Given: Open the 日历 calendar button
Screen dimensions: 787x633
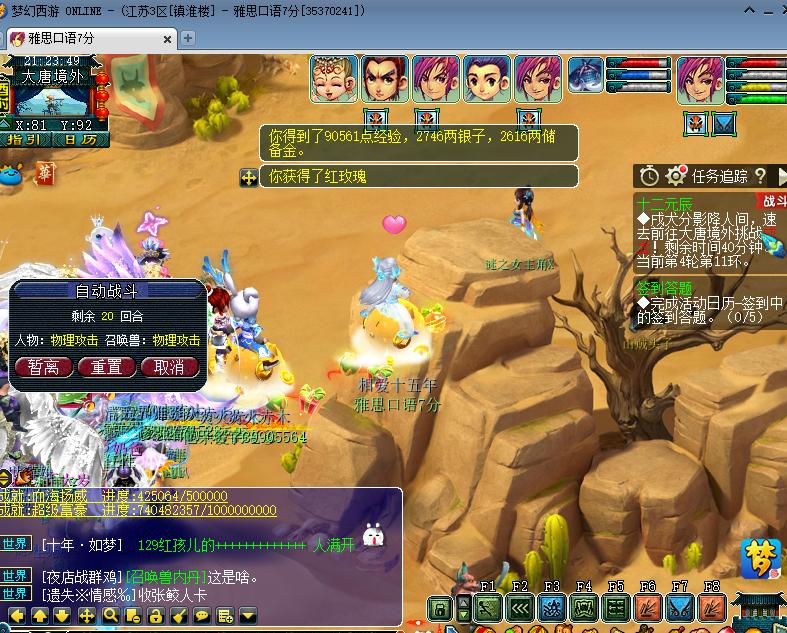Looking at the screenshot, I should [78, 140].
